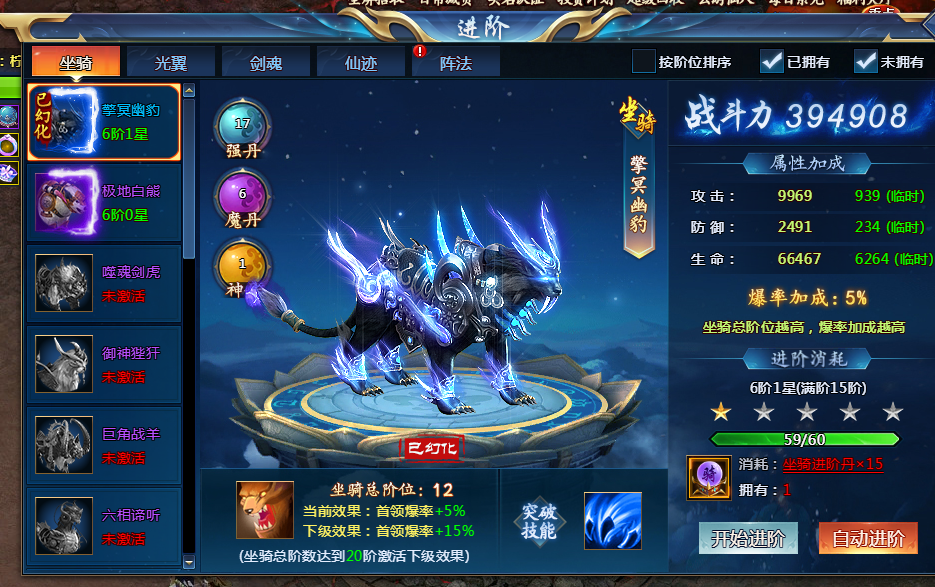Activate the 自动进阶 button

pos(868,538)
